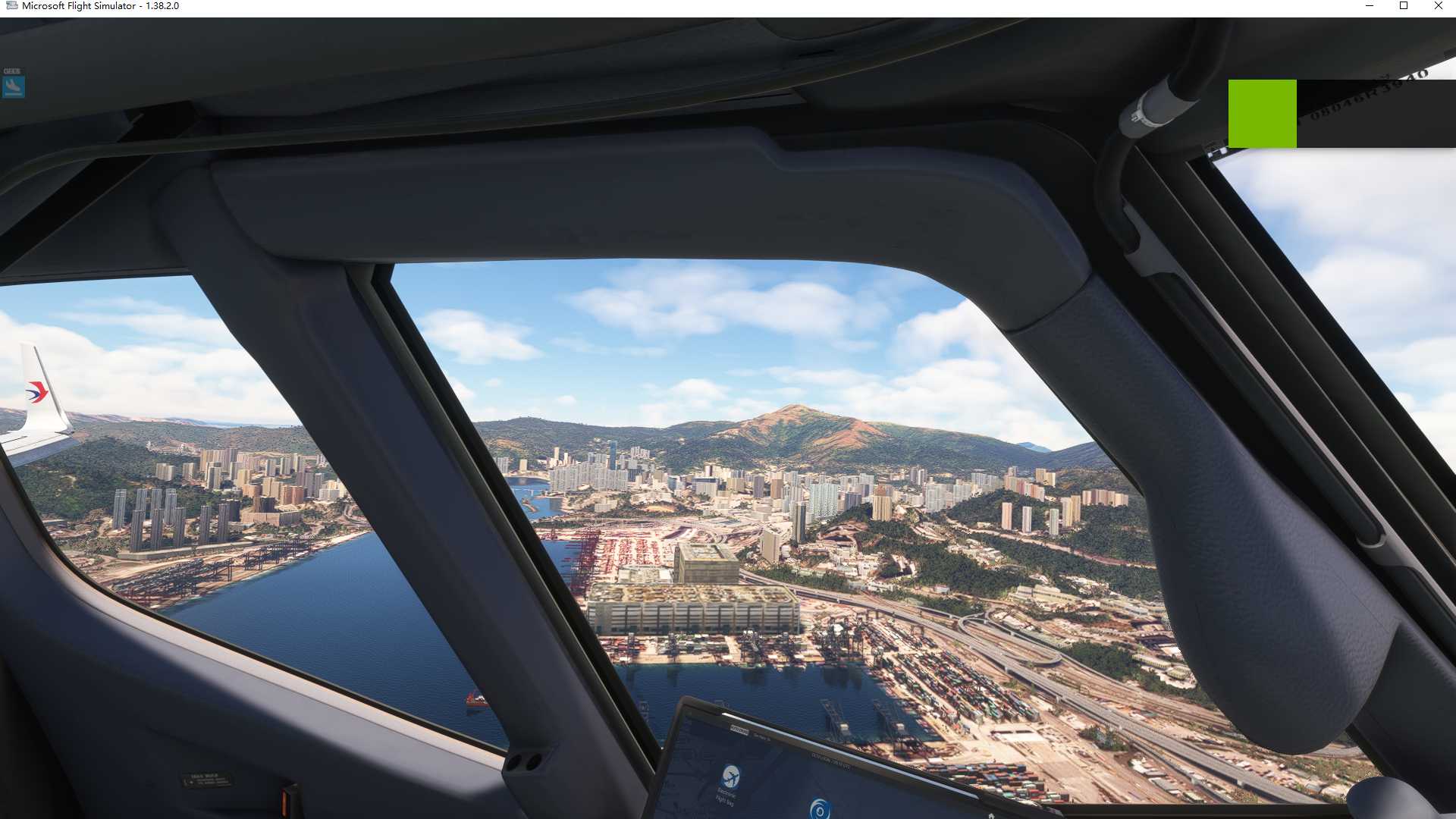Click the GEES landing plane overlay icon

[x=13, y=86]
